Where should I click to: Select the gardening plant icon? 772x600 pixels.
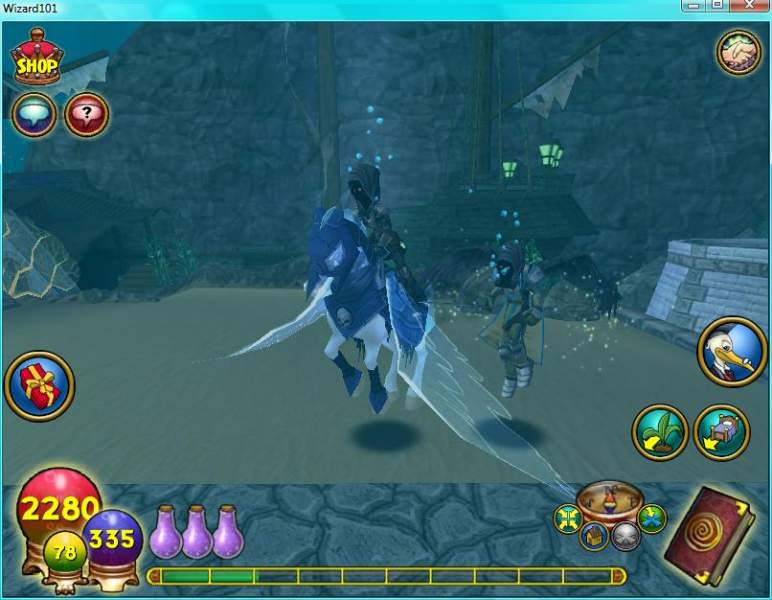tap(660, 432)
